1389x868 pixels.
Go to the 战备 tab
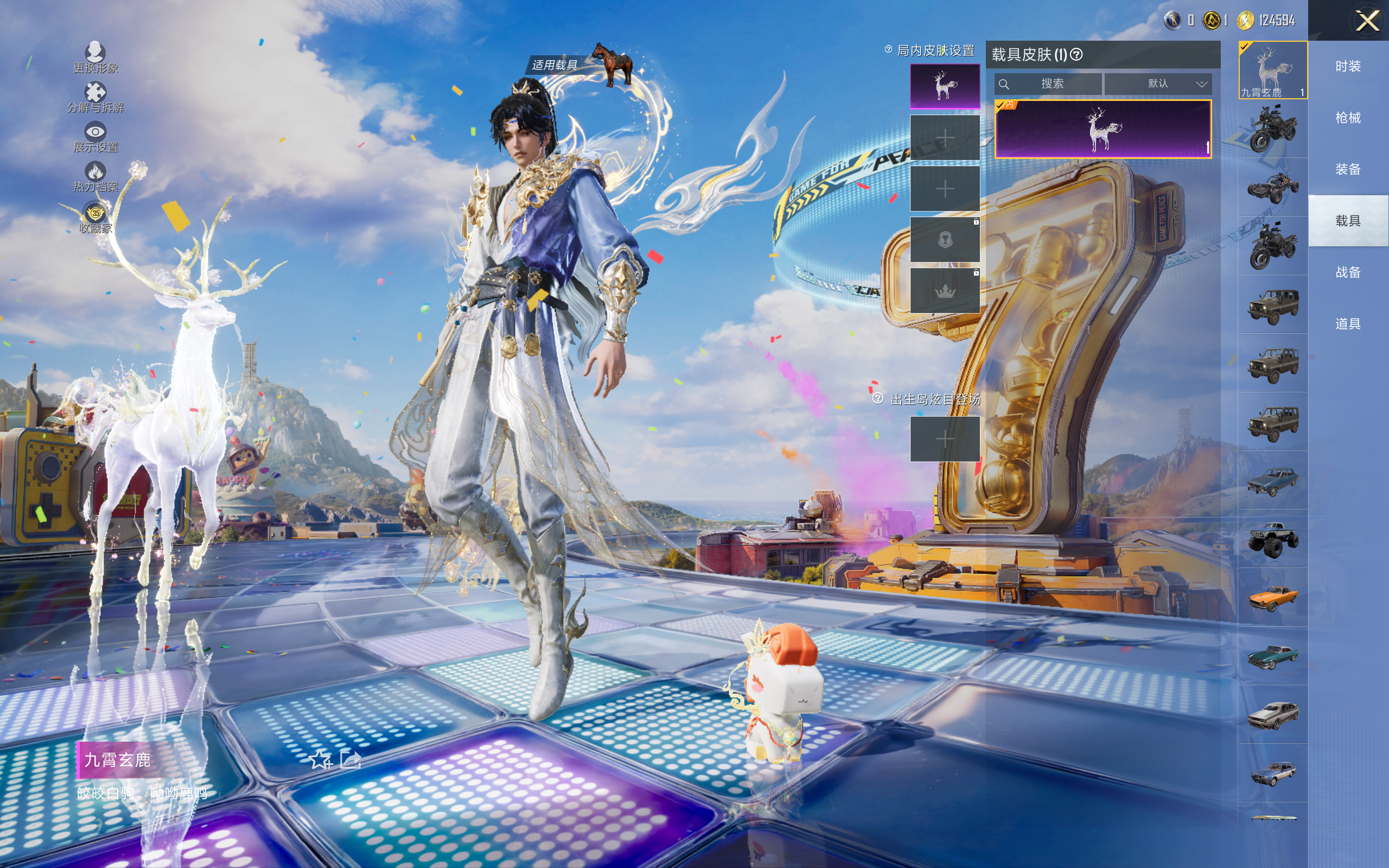tap(1348, 272)
